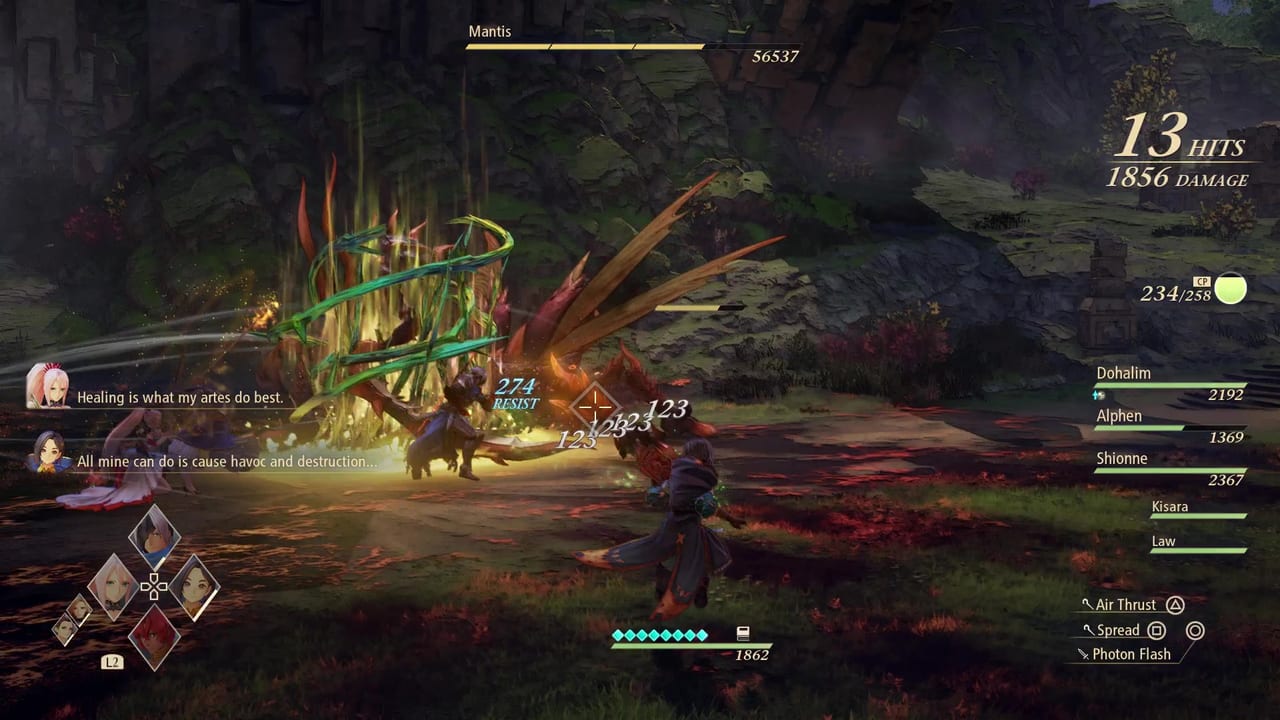Click the L2 button prompt
1280x720 pixels.
[x=112, y=662]
